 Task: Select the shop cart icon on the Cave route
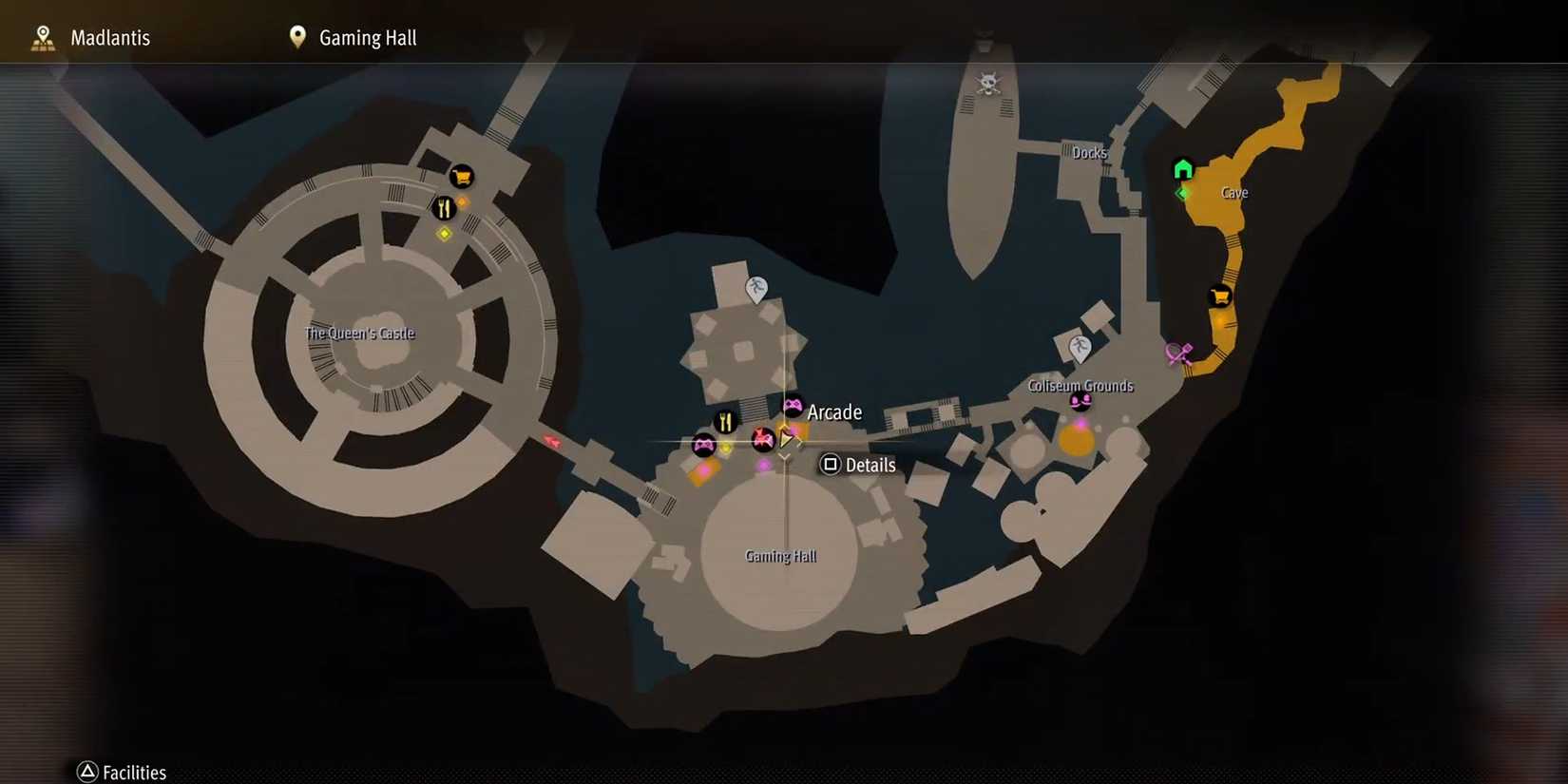(x=1219, y=296)
